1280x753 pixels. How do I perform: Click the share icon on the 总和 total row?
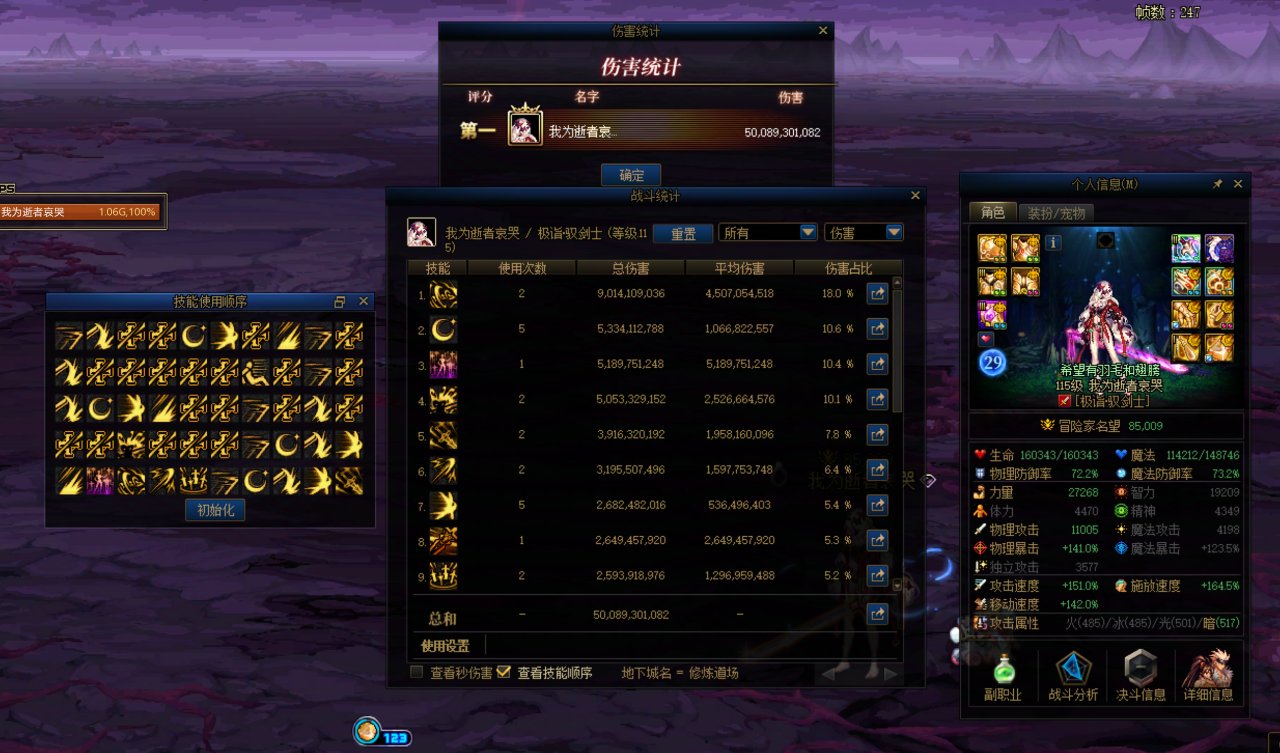click(877, 614)
